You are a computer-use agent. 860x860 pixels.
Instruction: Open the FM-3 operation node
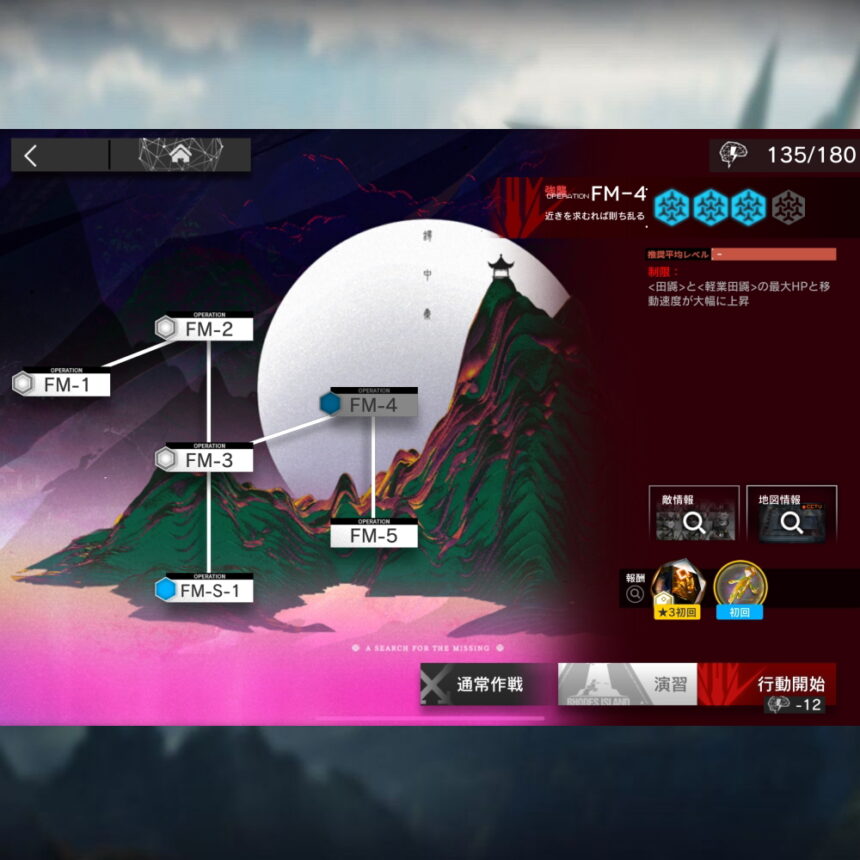click(x=208, y=460)
